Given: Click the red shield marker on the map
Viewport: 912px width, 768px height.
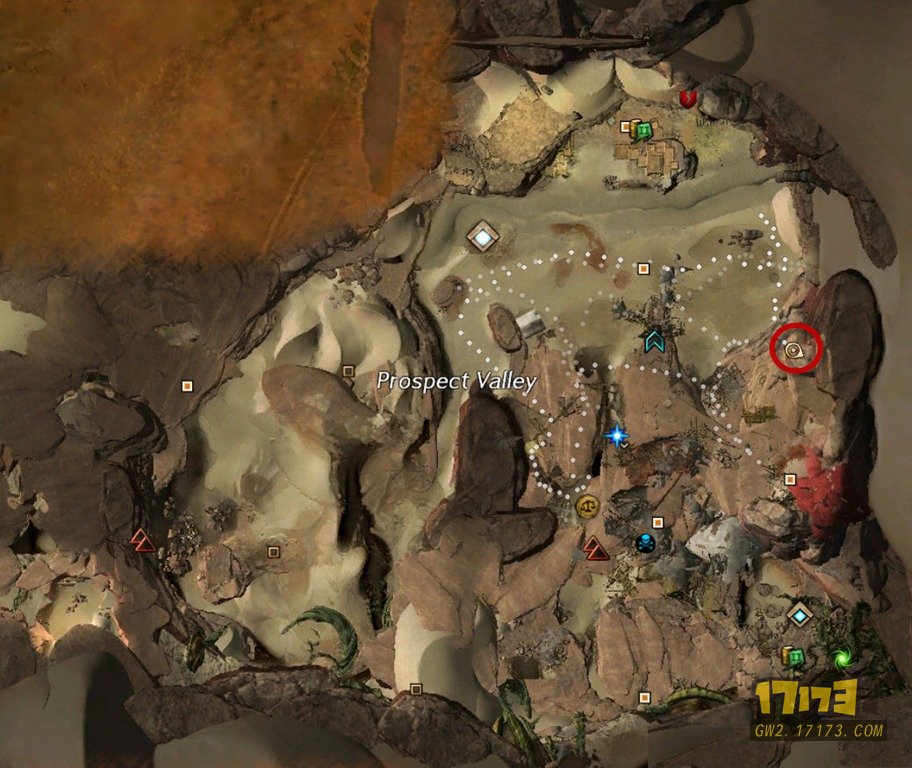Looking at the screenshot, I should [x=687, y=99].
